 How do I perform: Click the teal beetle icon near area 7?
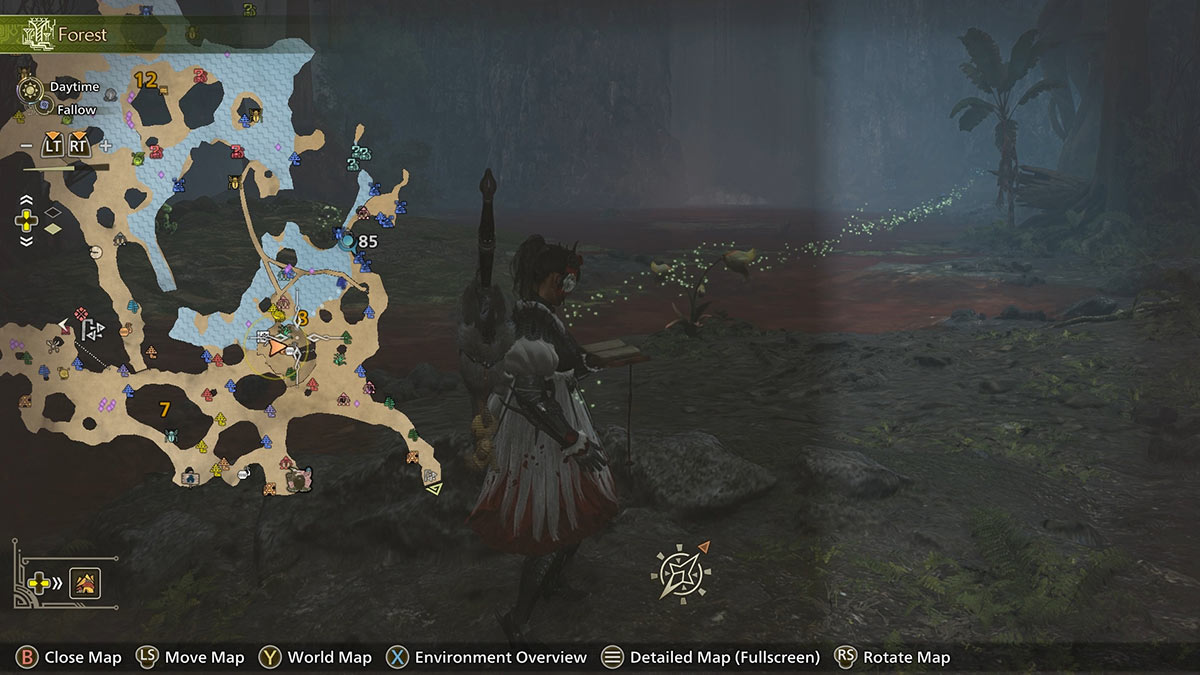[171, 436]
